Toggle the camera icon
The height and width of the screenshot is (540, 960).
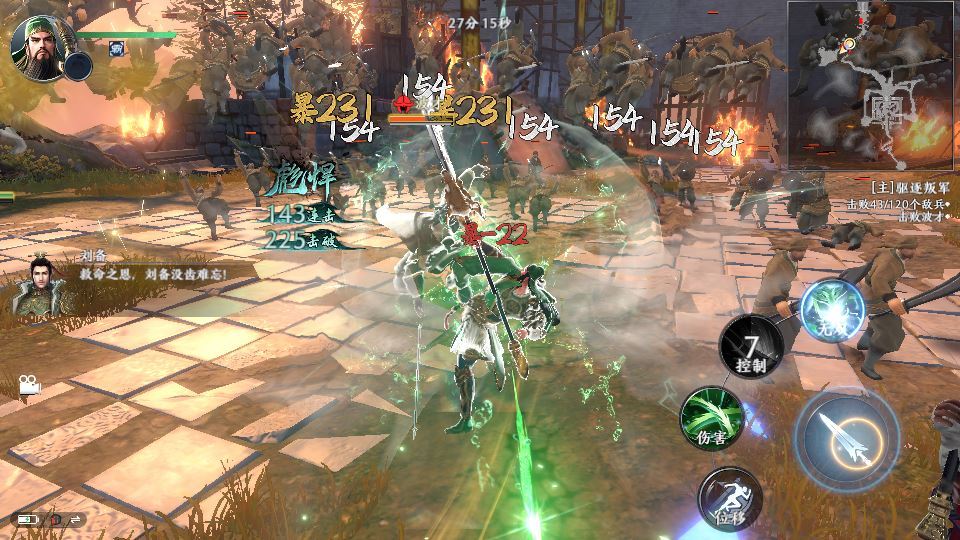[29, 383]
